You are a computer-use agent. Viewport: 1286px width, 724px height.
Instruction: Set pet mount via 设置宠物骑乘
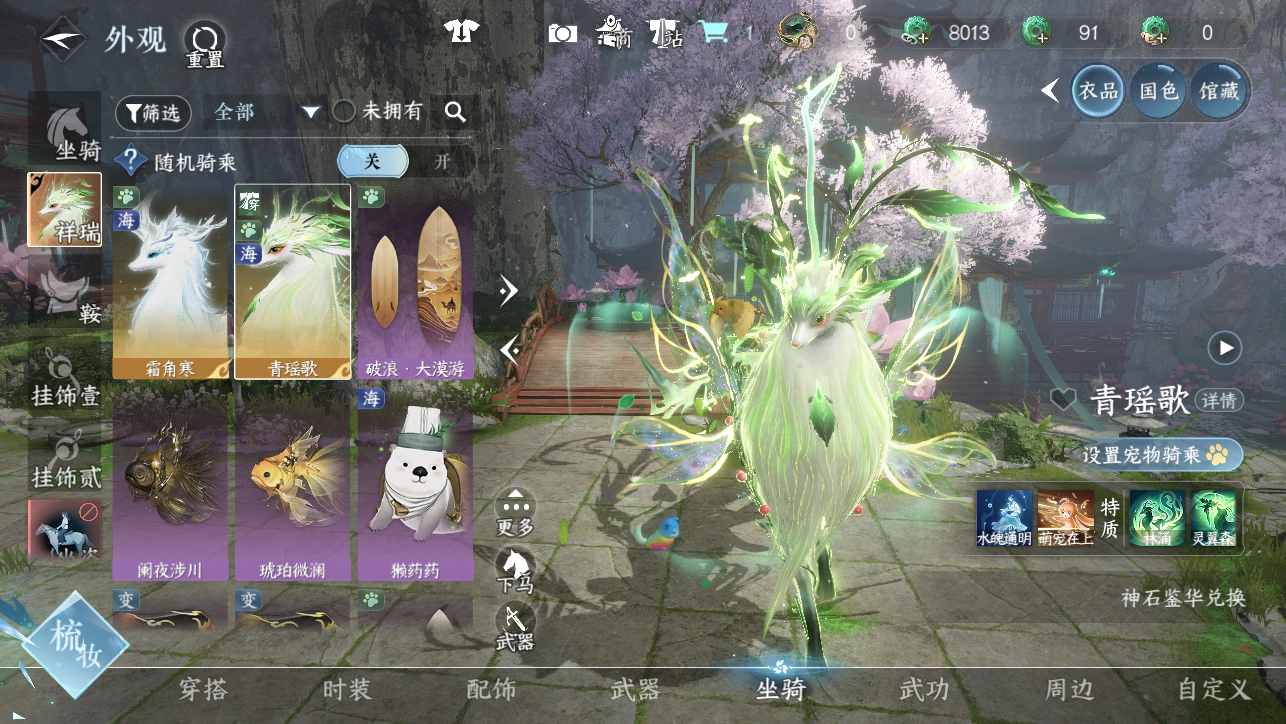point(1161,455)
